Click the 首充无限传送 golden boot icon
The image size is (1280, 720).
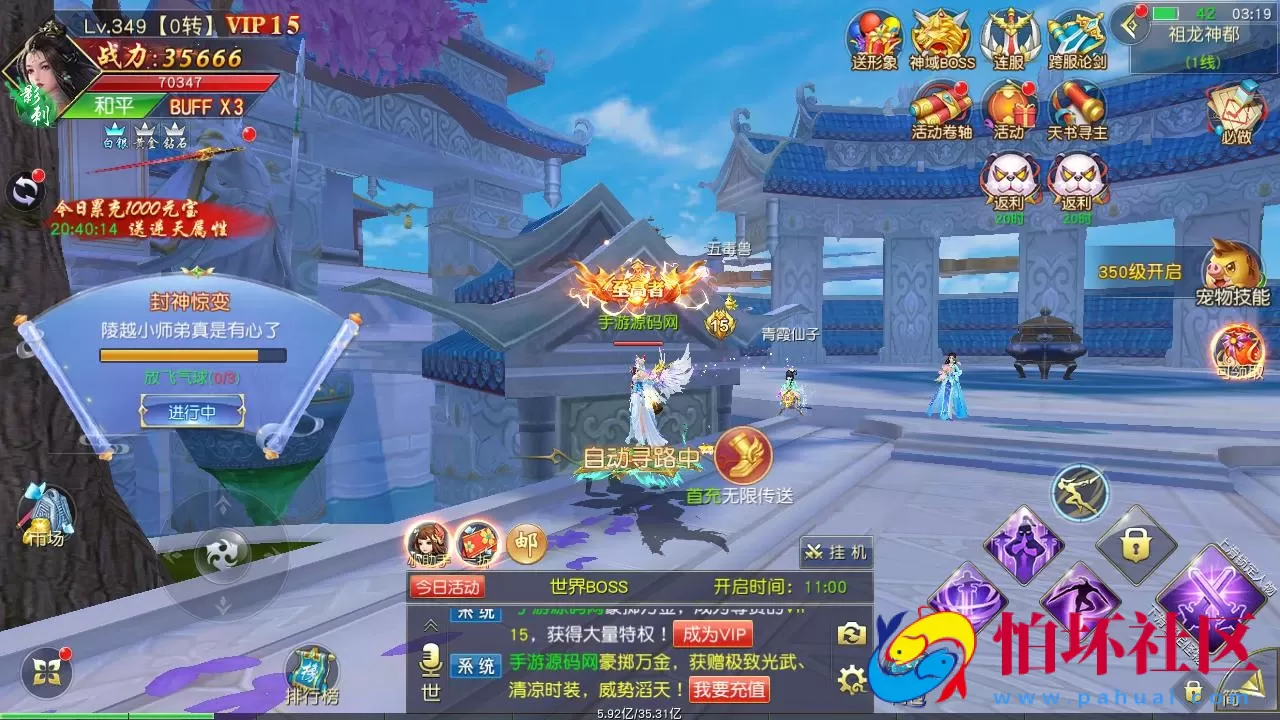tap(742, 460)
